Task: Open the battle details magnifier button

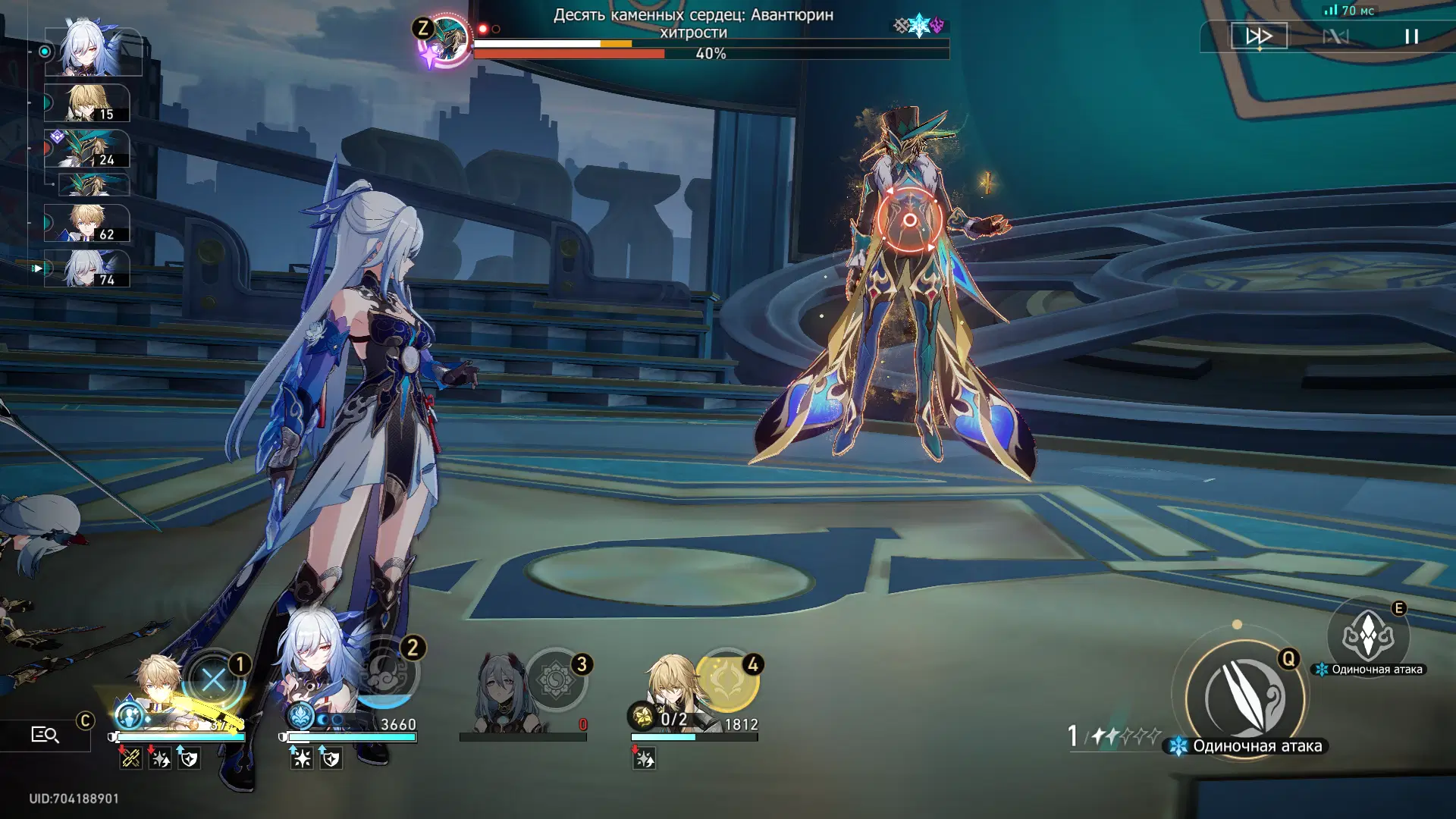Action: tap(45, 734)
